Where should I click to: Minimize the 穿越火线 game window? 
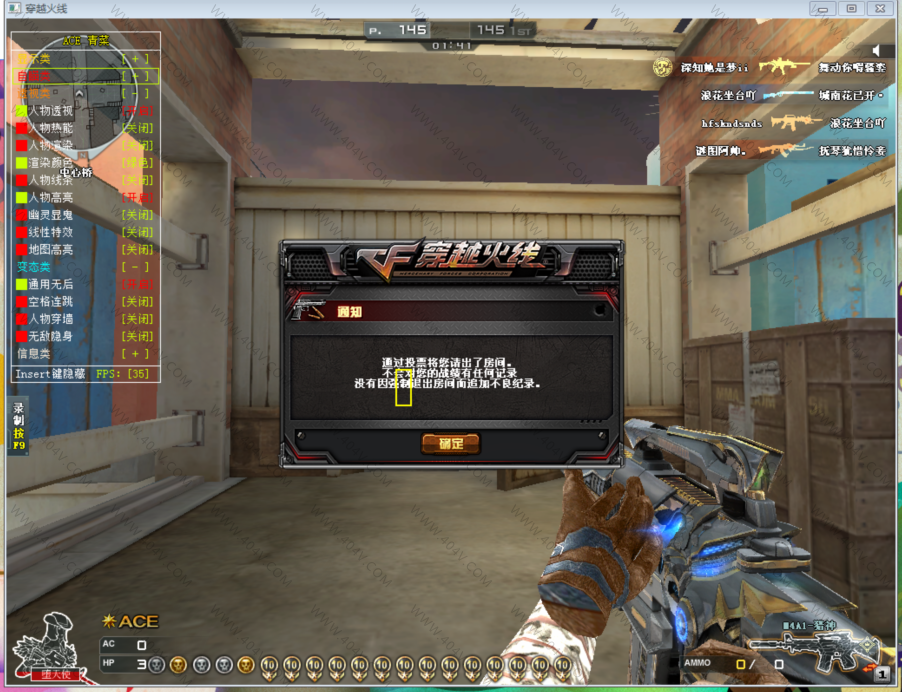point(824,9)
